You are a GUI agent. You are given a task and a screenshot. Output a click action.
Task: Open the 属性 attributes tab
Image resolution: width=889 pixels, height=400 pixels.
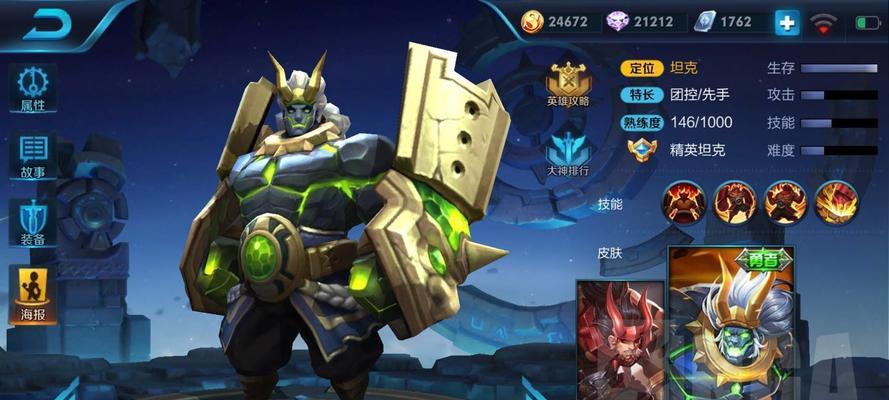33,88
